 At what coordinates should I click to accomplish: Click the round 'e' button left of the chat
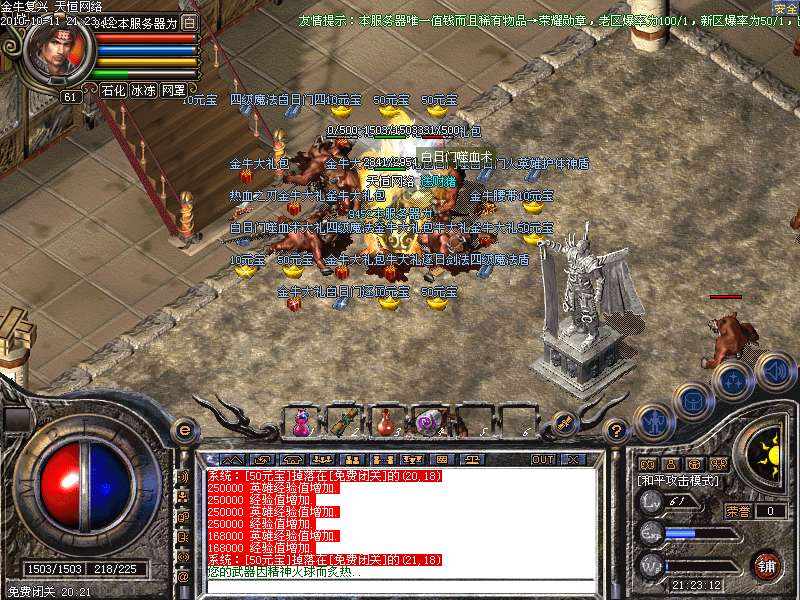(x=183, y=430)
